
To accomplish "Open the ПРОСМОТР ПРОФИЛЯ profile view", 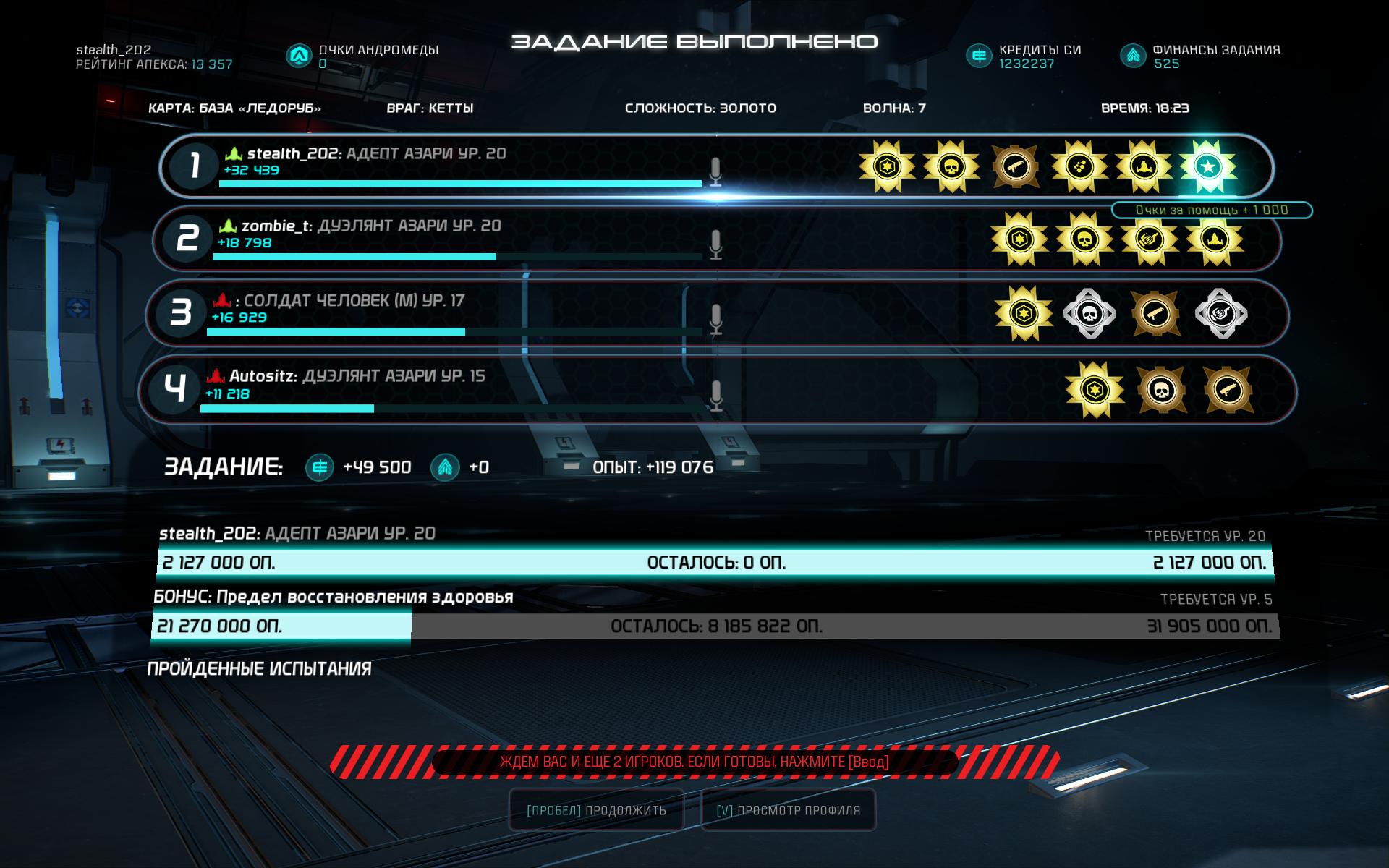I will coord(788,810).
